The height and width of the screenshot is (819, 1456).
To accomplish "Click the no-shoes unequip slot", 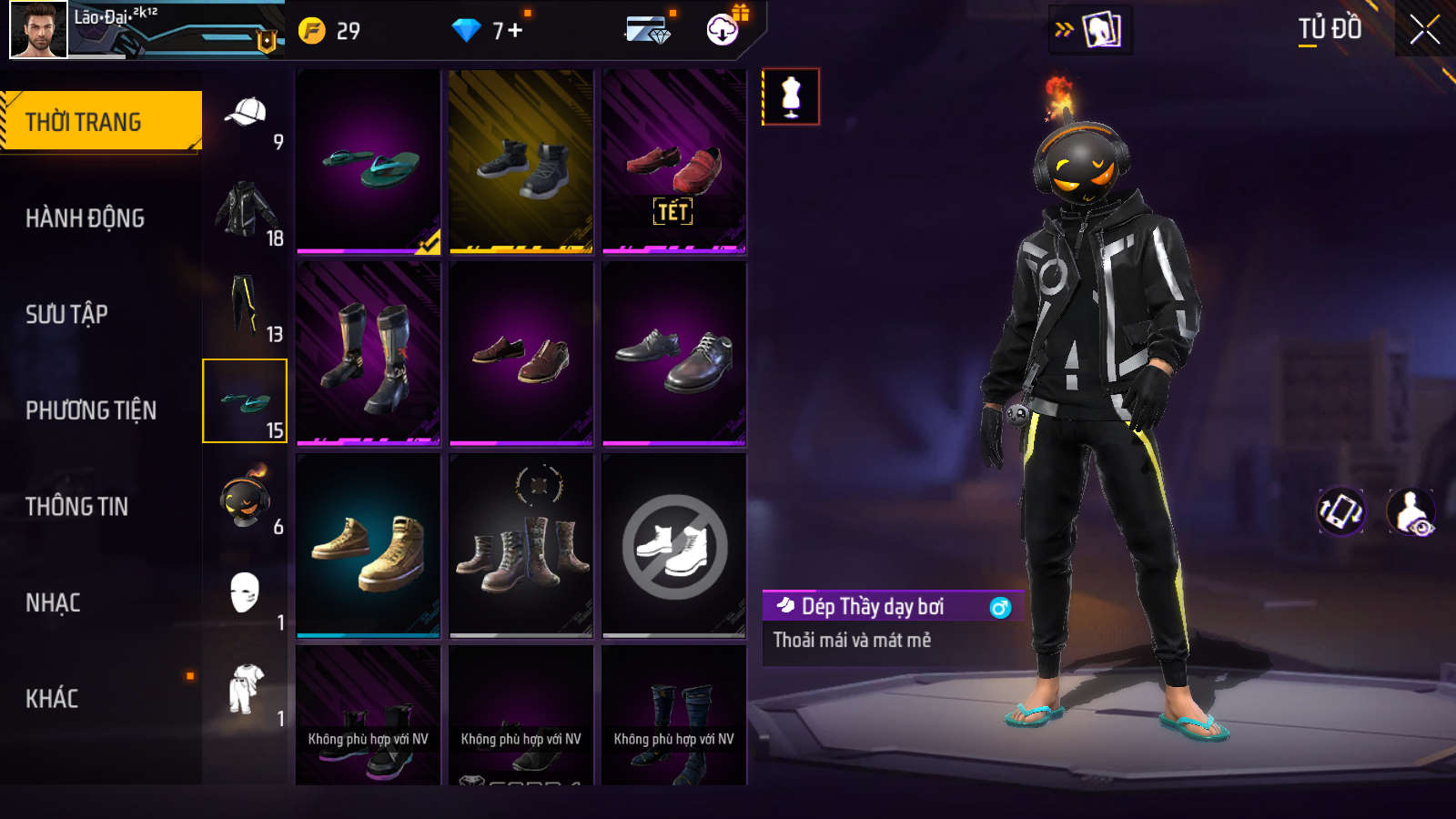I will [x=674, y=546].
